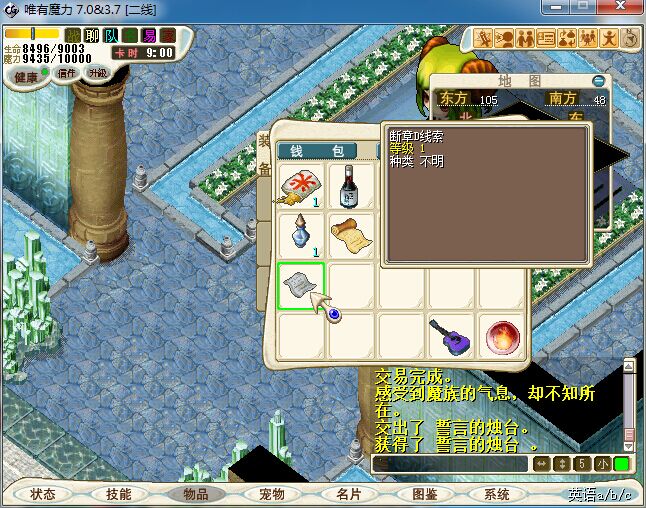Open the 技能 skills menu

pos(118,494)
